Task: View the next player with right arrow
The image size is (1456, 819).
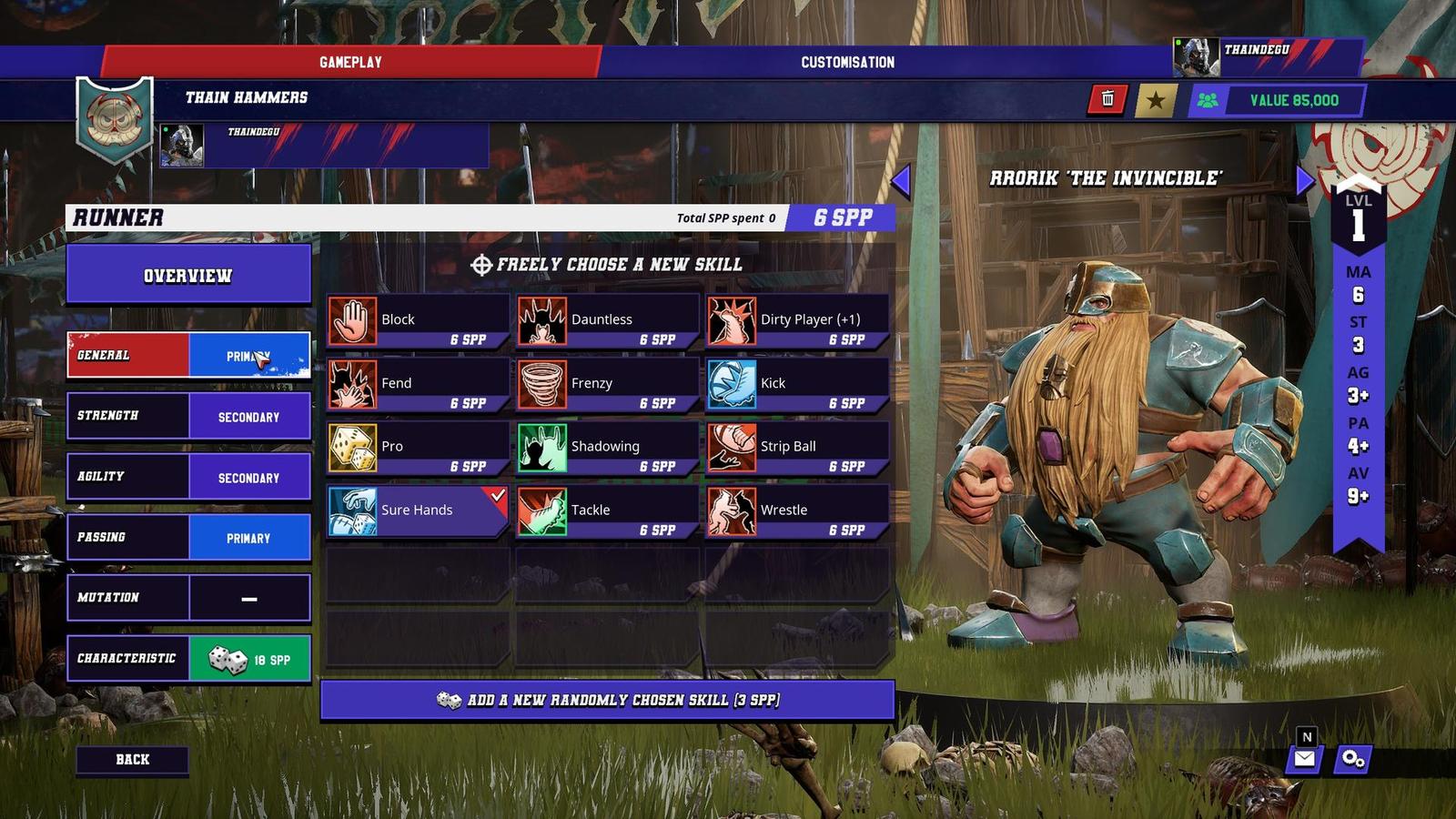Action: pyautogui.click(x=1305, y=180)
